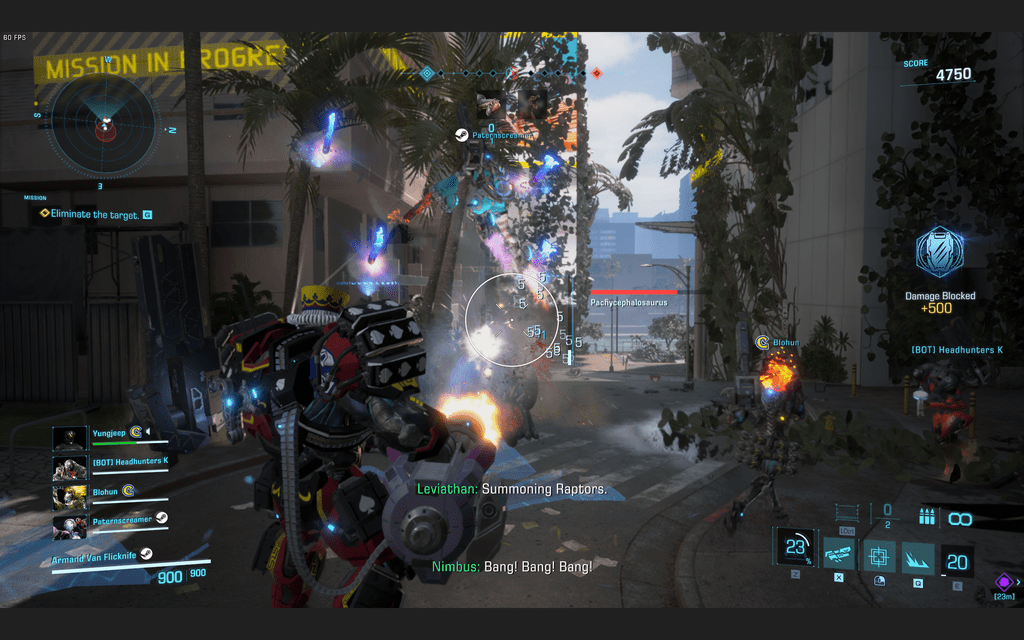
Task: Click the dashed-rectangle item icon above the abilities
Action: [848, 512]
